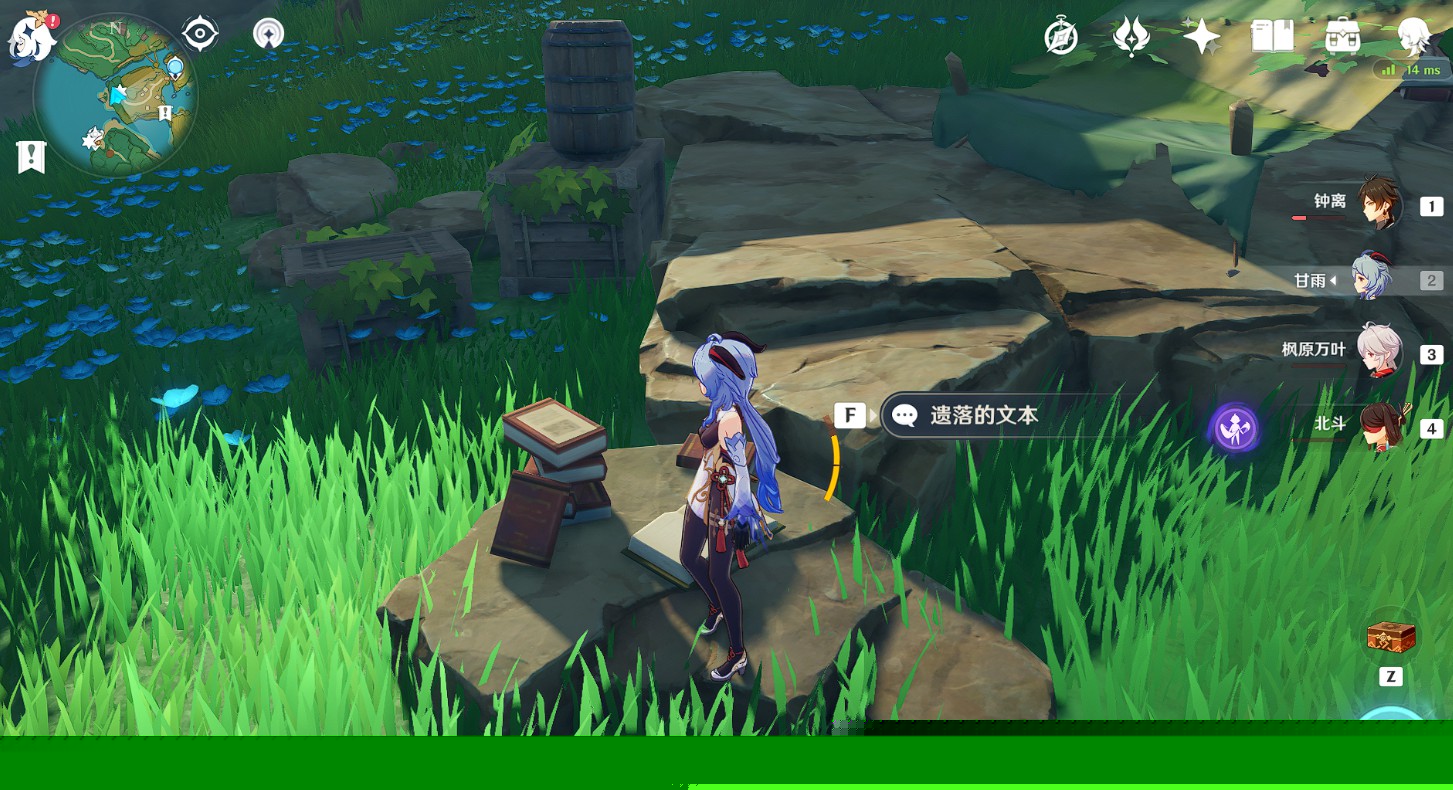Screen dimensions: 1453x790
Task: Open the circular minimap
Action: pyautogui.click(x=116, y=97)
